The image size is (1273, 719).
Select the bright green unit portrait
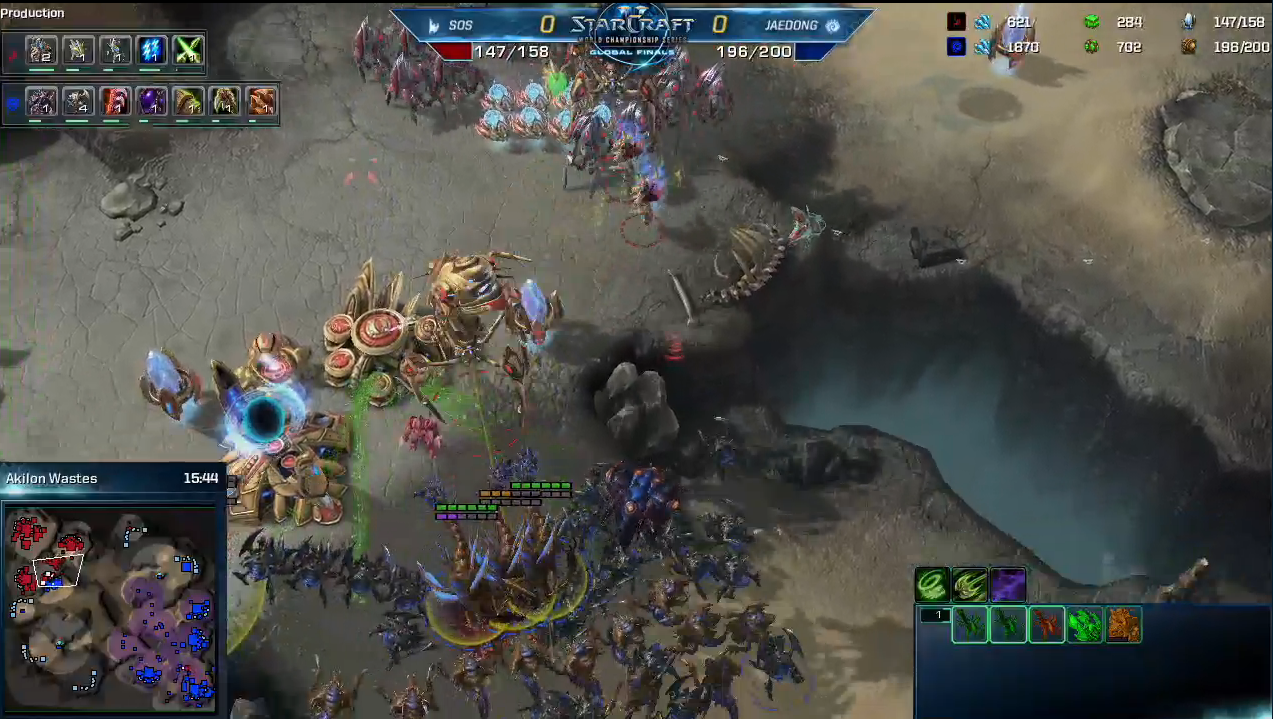pos(1085,625)
